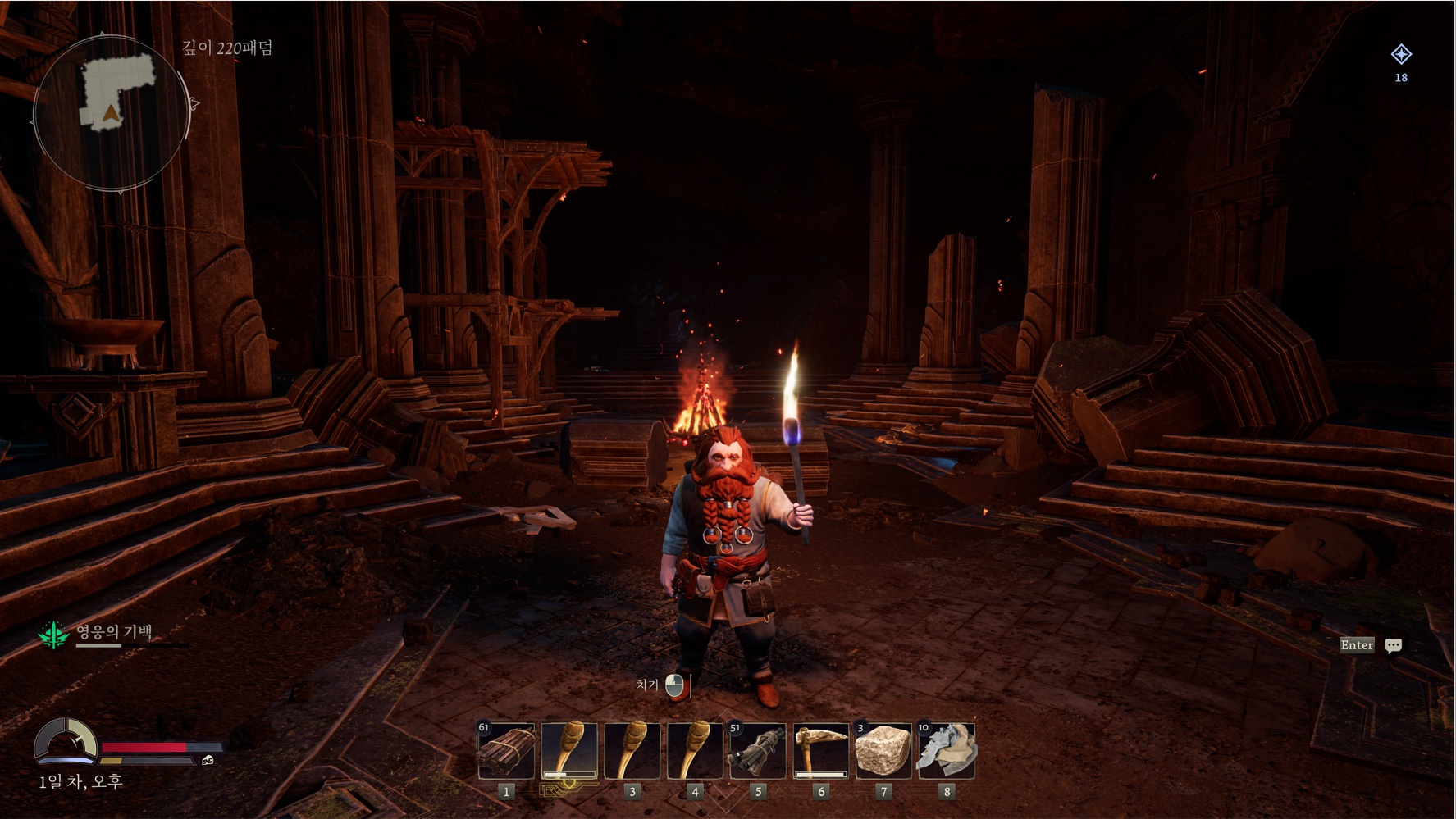Screen dimensions: 1456x819
Task: Select the stone block hotbar slot
Action: click(883, 750)
